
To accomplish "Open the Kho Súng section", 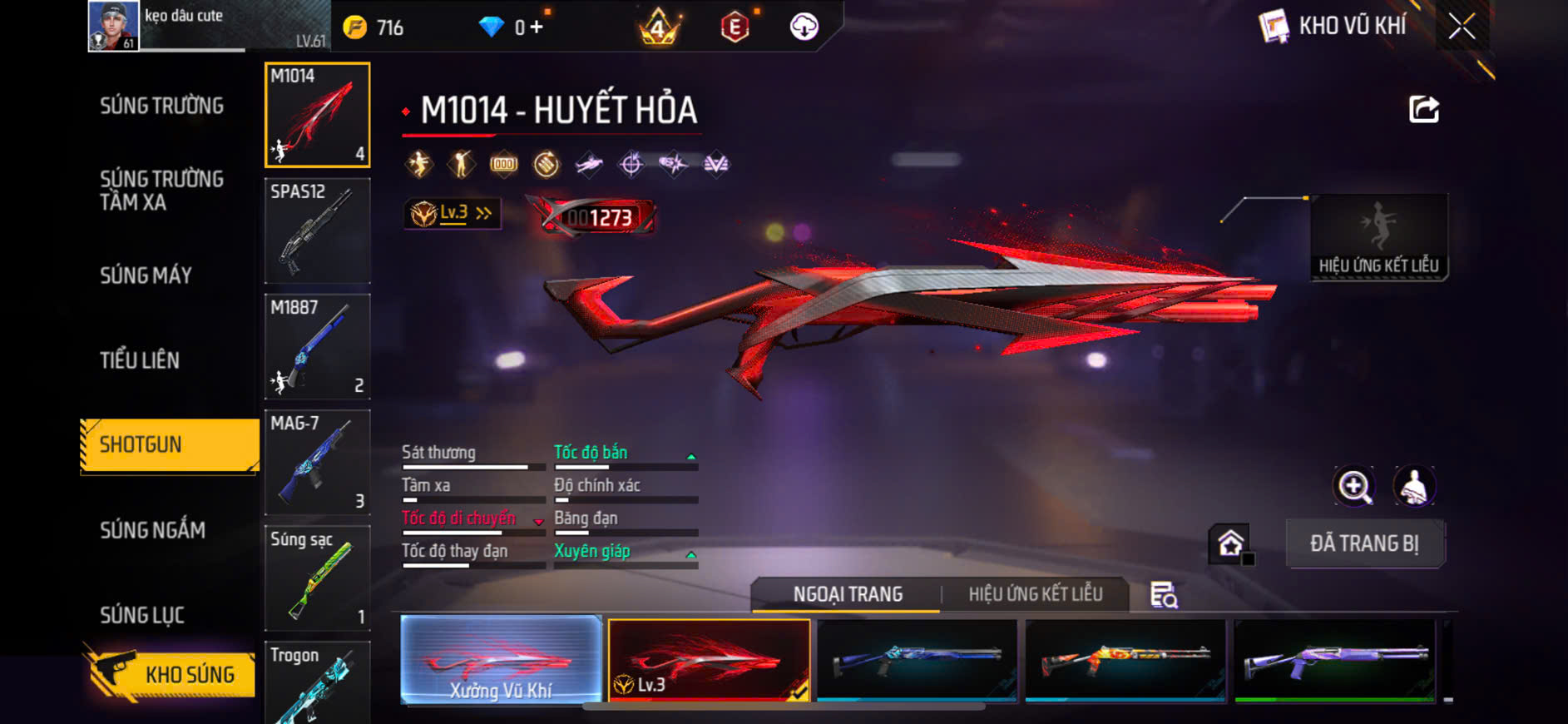I will [x=171, y=674].
